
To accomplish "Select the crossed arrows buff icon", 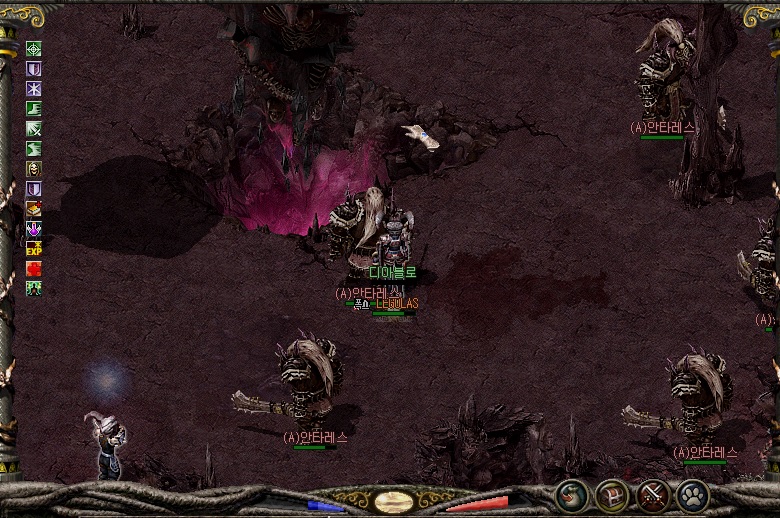I will [x=34, y=128].
